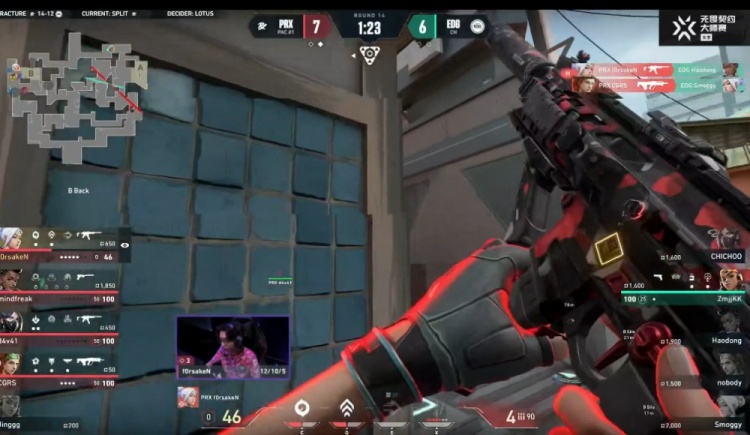Click the EDG team logo
The width and height of the screenshot is (750, 435).
point(477,27)
